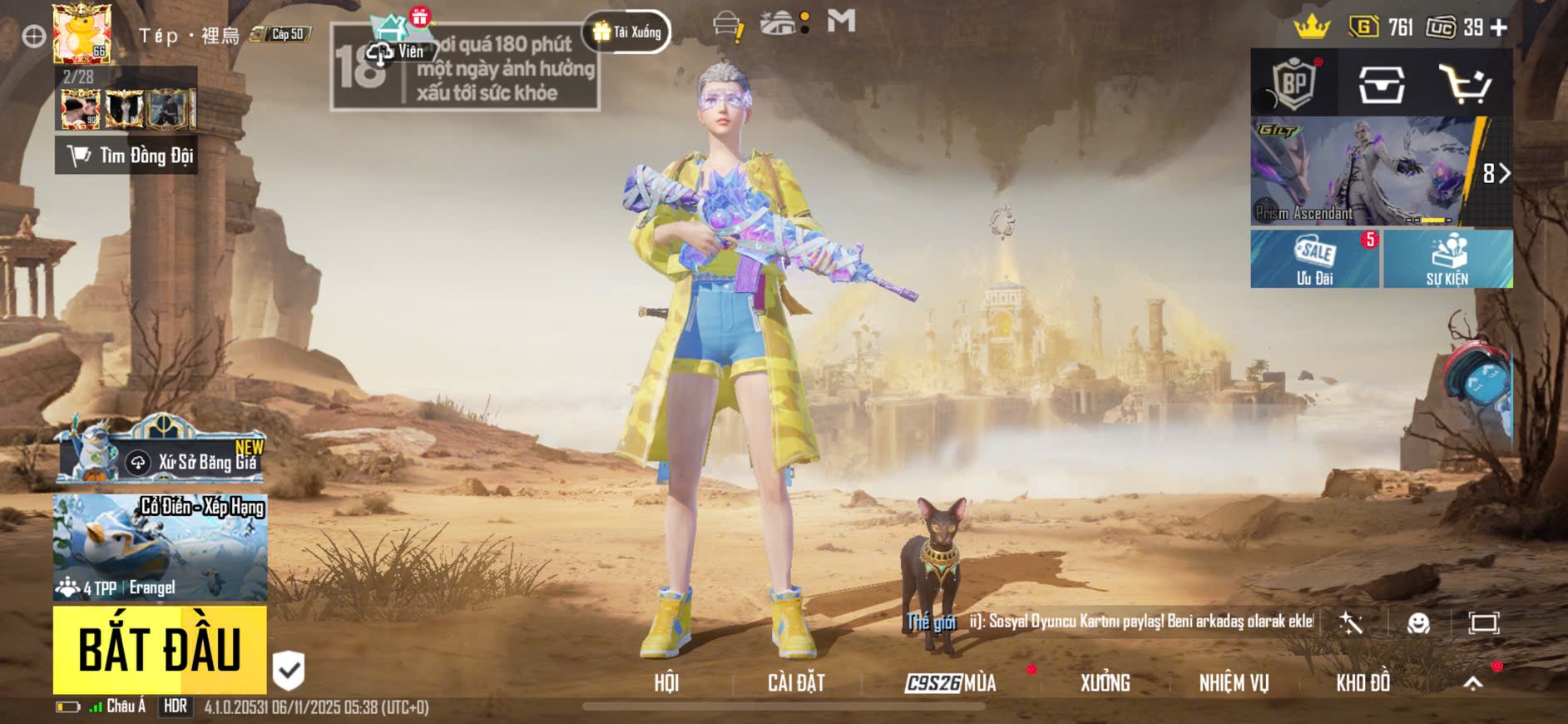Open the BP Royale Pass icon
Image resolution: width=1568 pixels, height=724 pixels.
(x=1293, y=83)
